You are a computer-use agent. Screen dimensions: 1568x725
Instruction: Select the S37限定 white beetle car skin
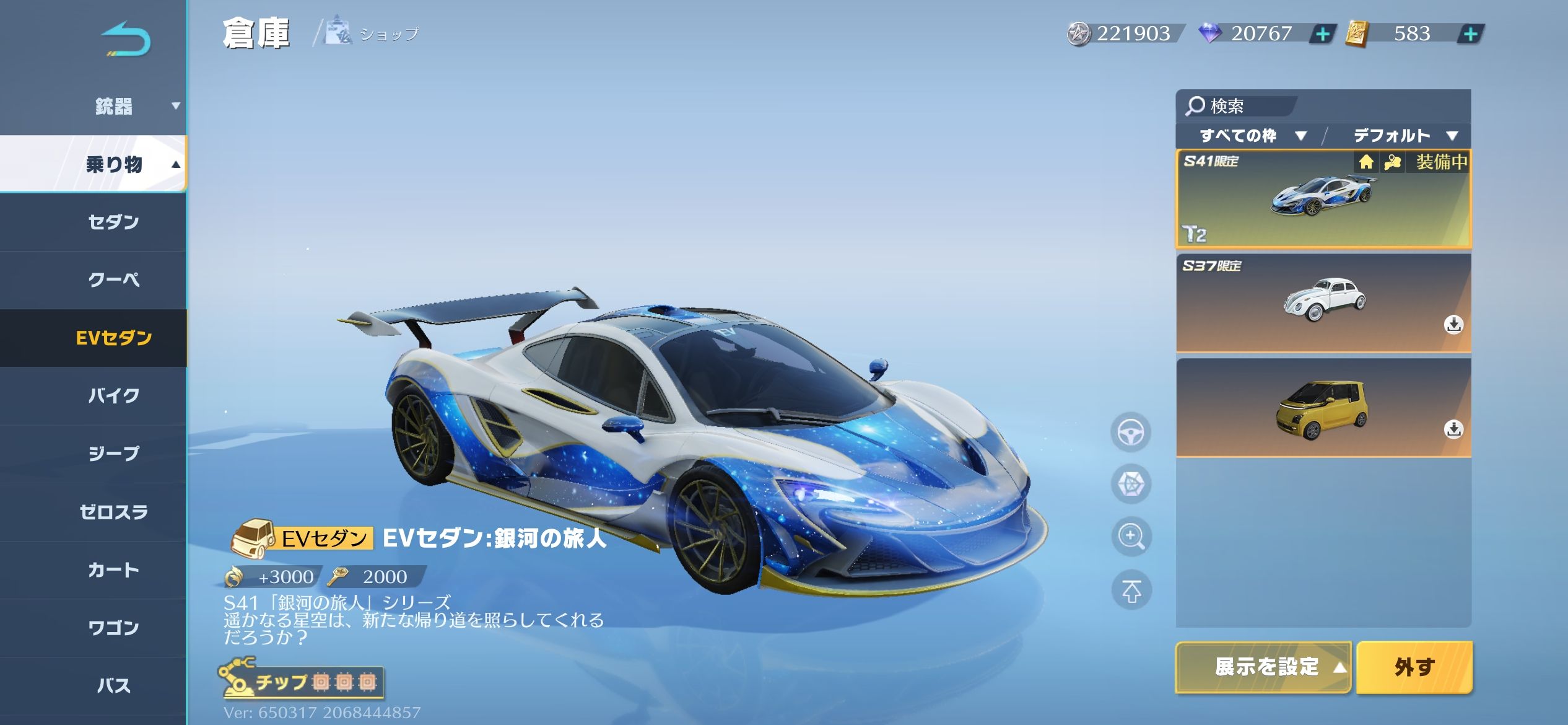point(1323,302)
